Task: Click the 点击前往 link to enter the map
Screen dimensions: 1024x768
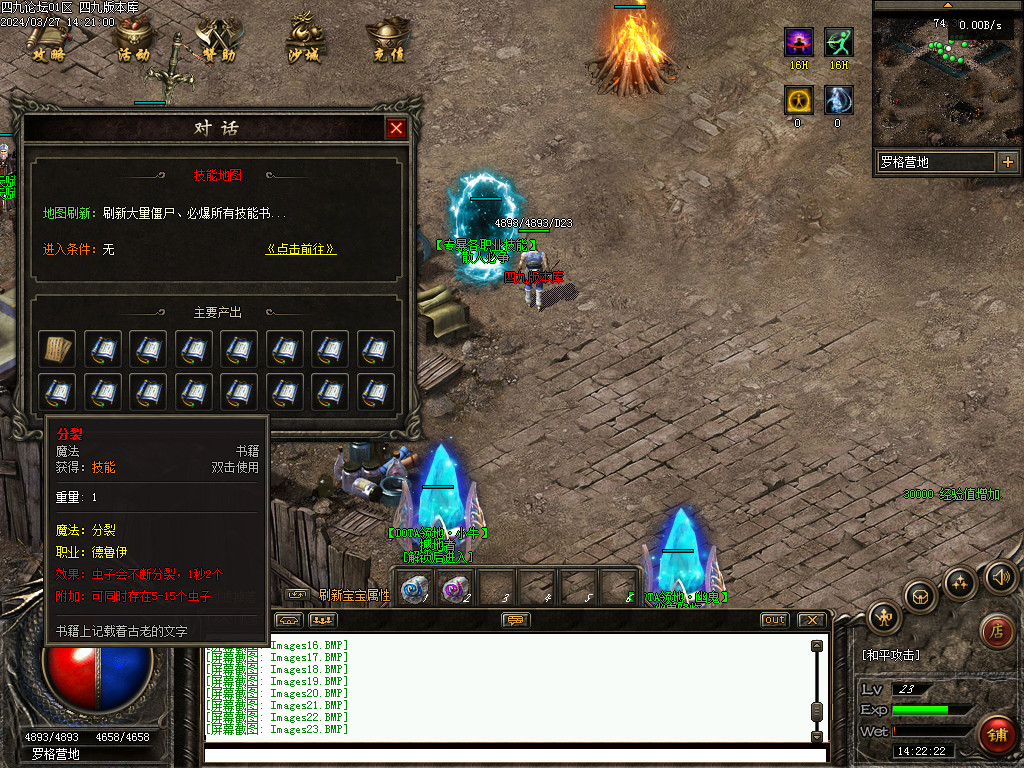Action: point(301,249)
